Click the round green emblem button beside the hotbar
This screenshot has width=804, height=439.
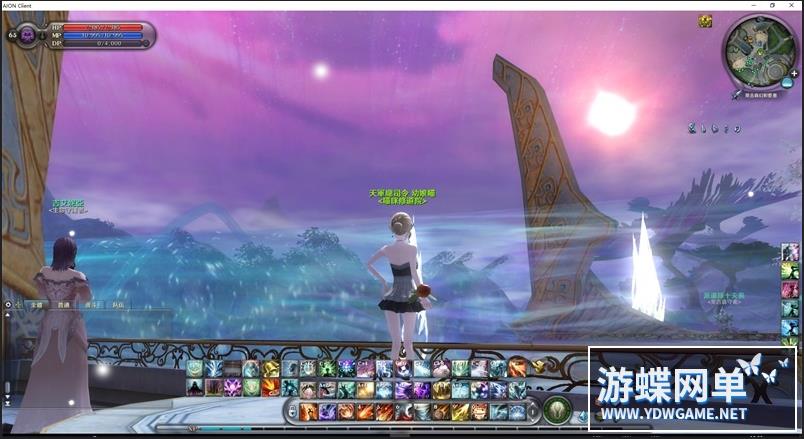click(557, 408)
